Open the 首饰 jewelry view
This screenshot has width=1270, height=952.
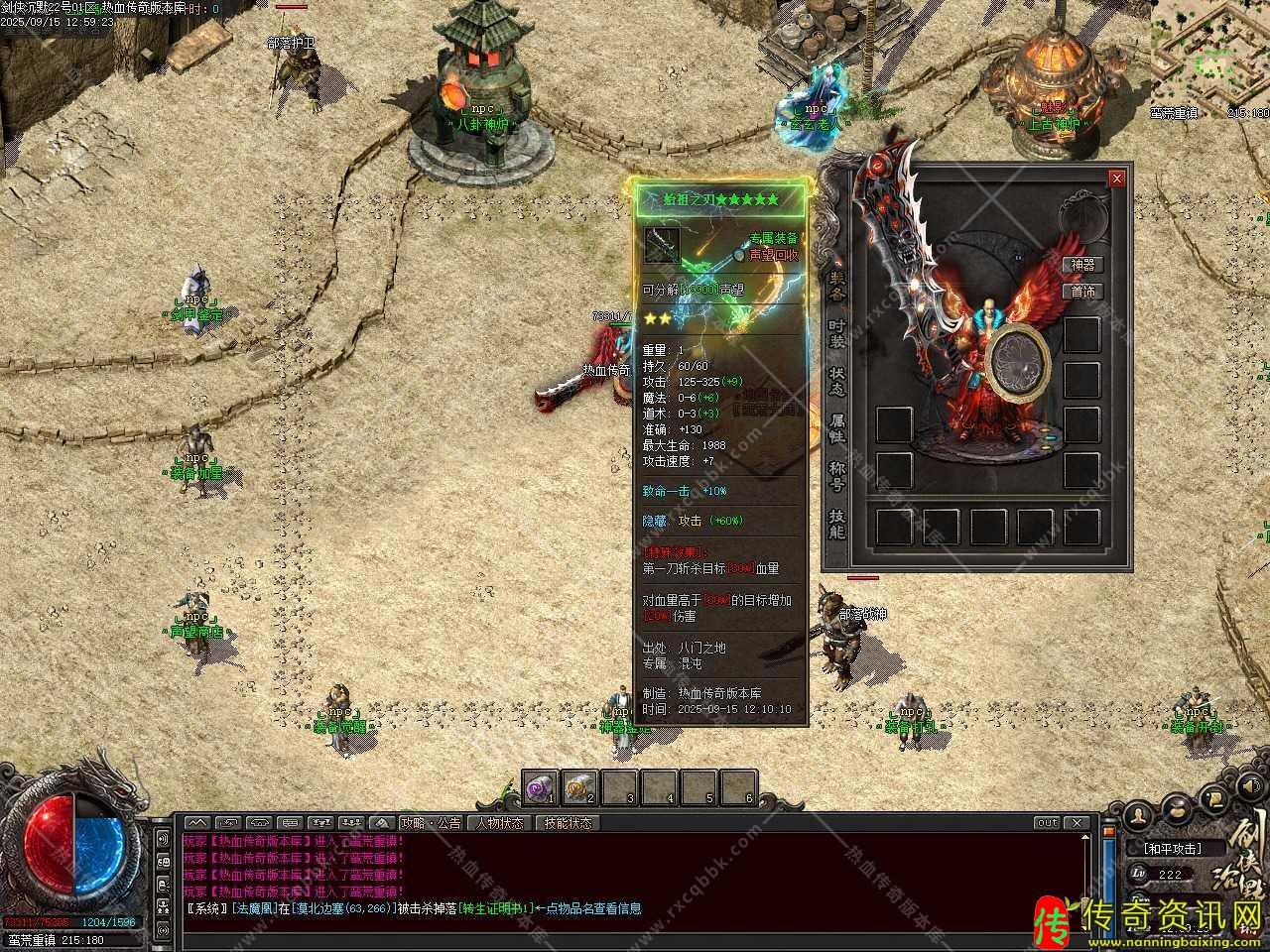tap(1081, 291)
